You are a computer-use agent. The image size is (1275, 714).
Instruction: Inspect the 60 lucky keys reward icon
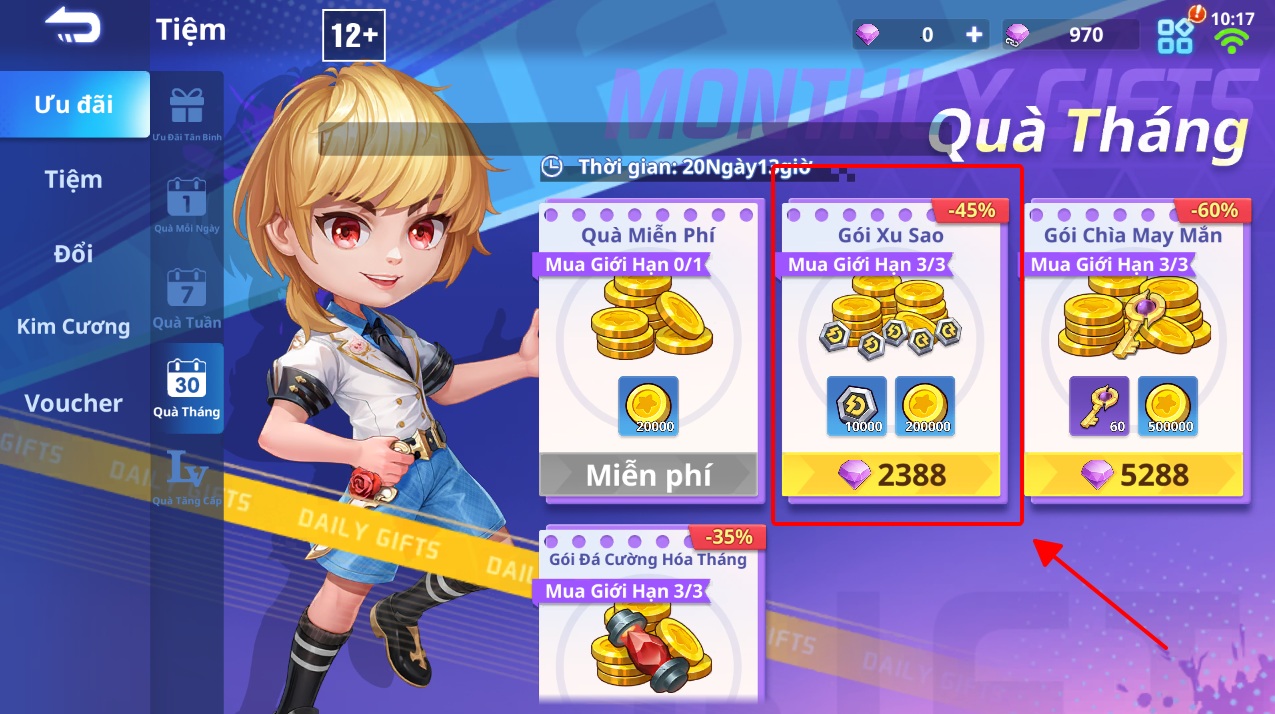coord(1099,406)
